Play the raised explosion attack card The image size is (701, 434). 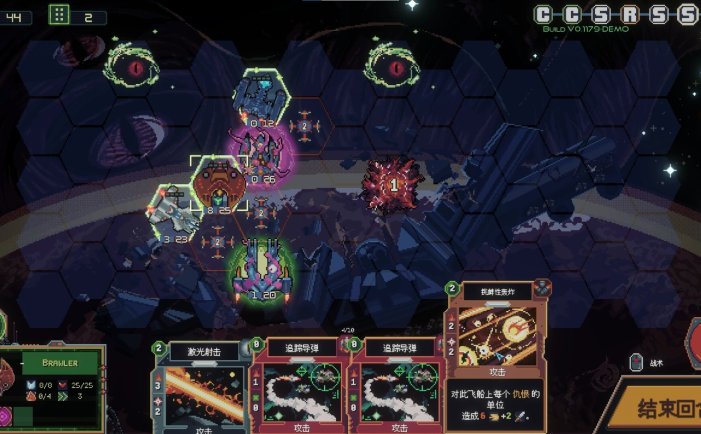coord(496,355)
